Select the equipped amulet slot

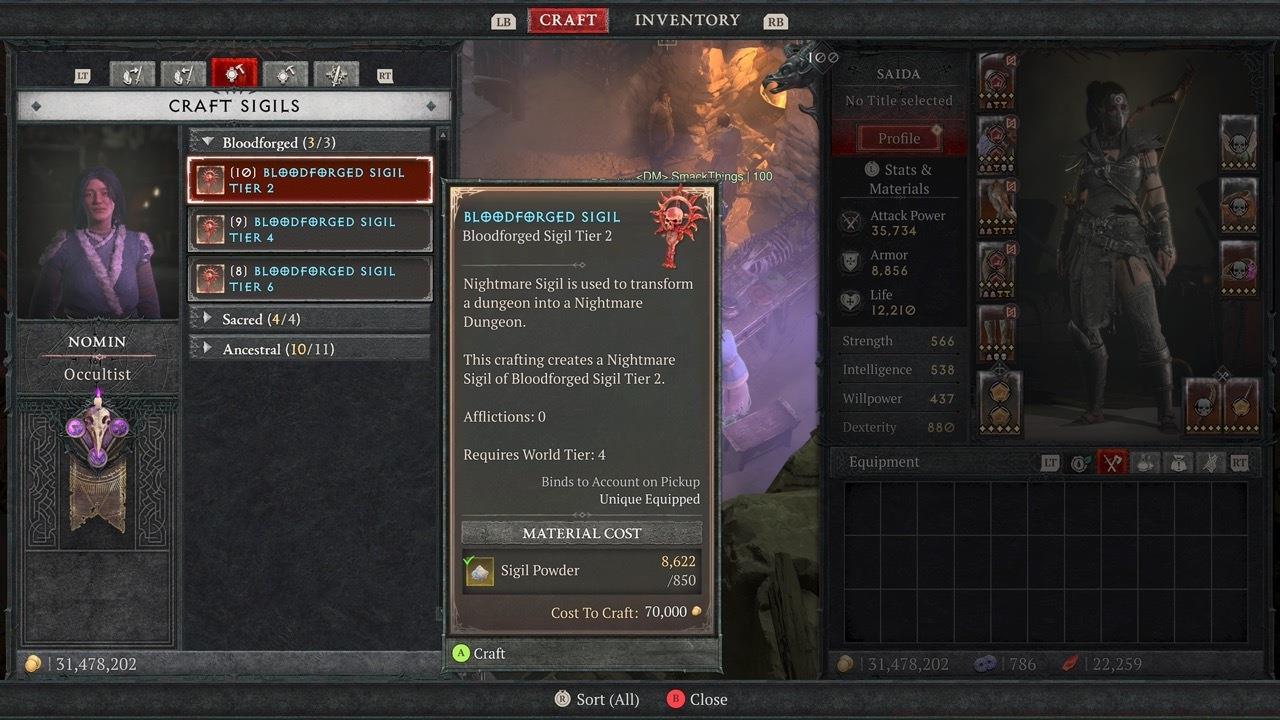(x=1239, y=140)
